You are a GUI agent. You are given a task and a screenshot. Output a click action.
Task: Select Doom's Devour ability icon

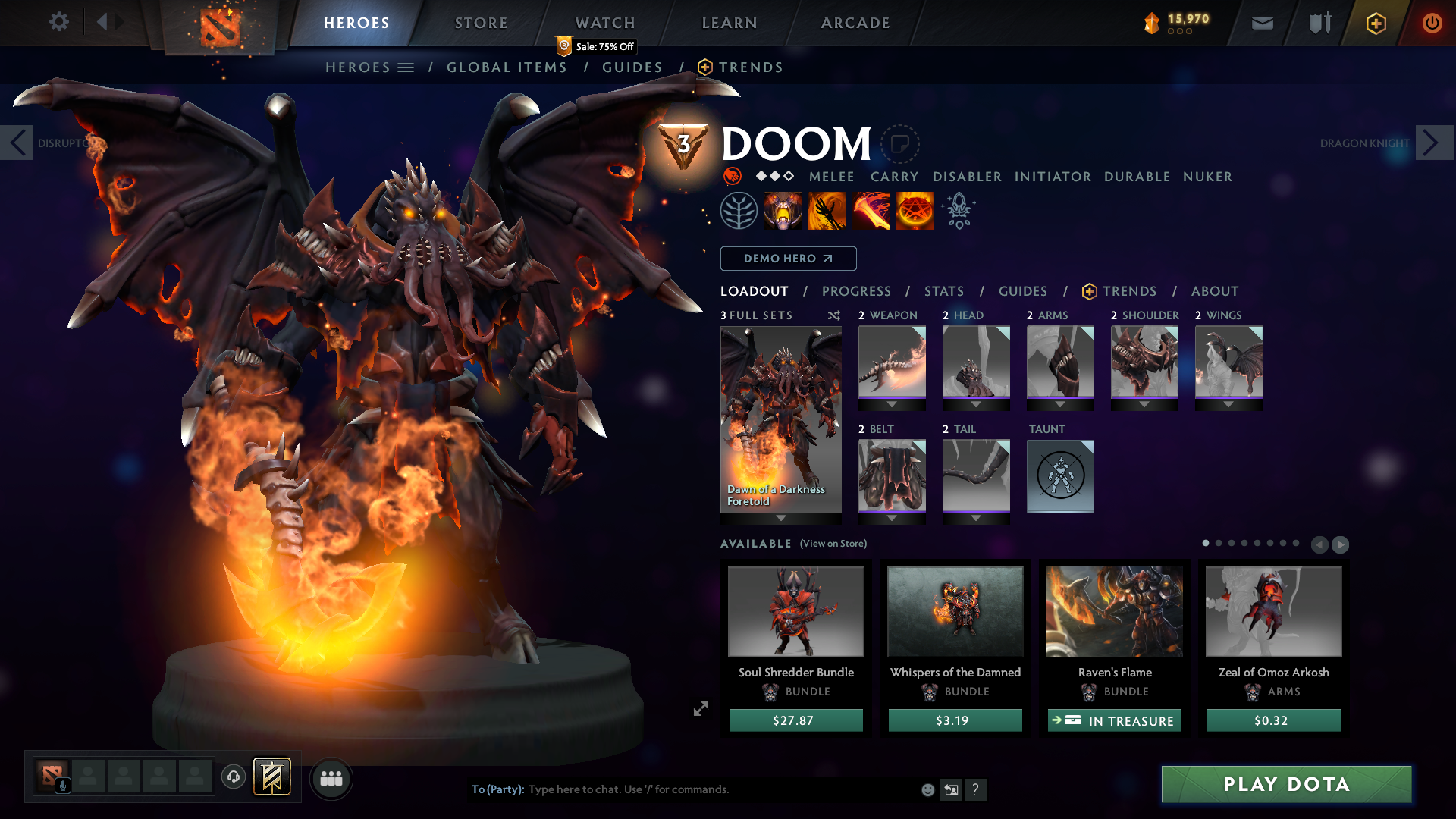[783, 210]
